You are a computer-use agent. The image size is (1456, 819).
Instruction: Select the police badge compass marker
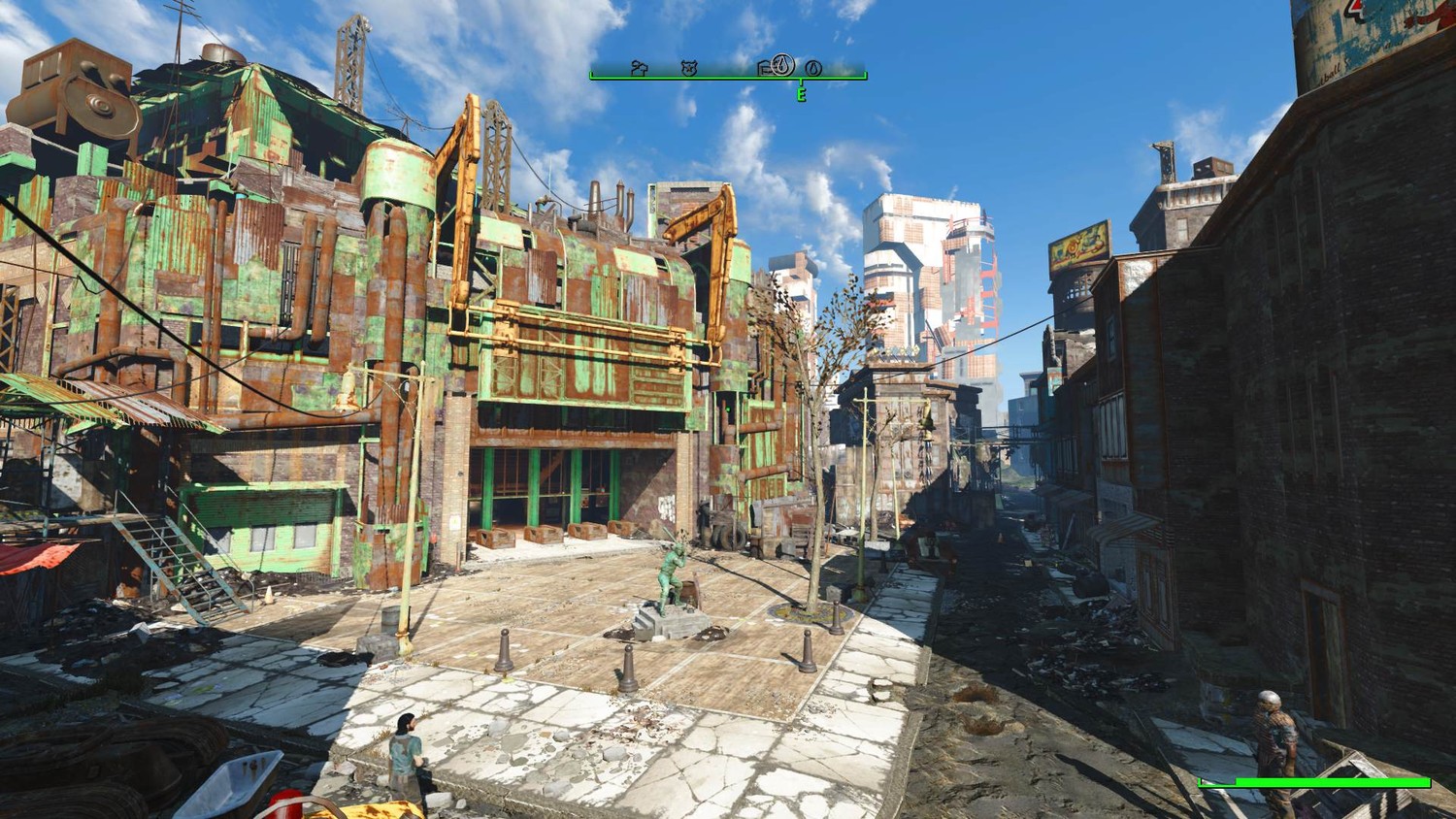coord(689,68)
